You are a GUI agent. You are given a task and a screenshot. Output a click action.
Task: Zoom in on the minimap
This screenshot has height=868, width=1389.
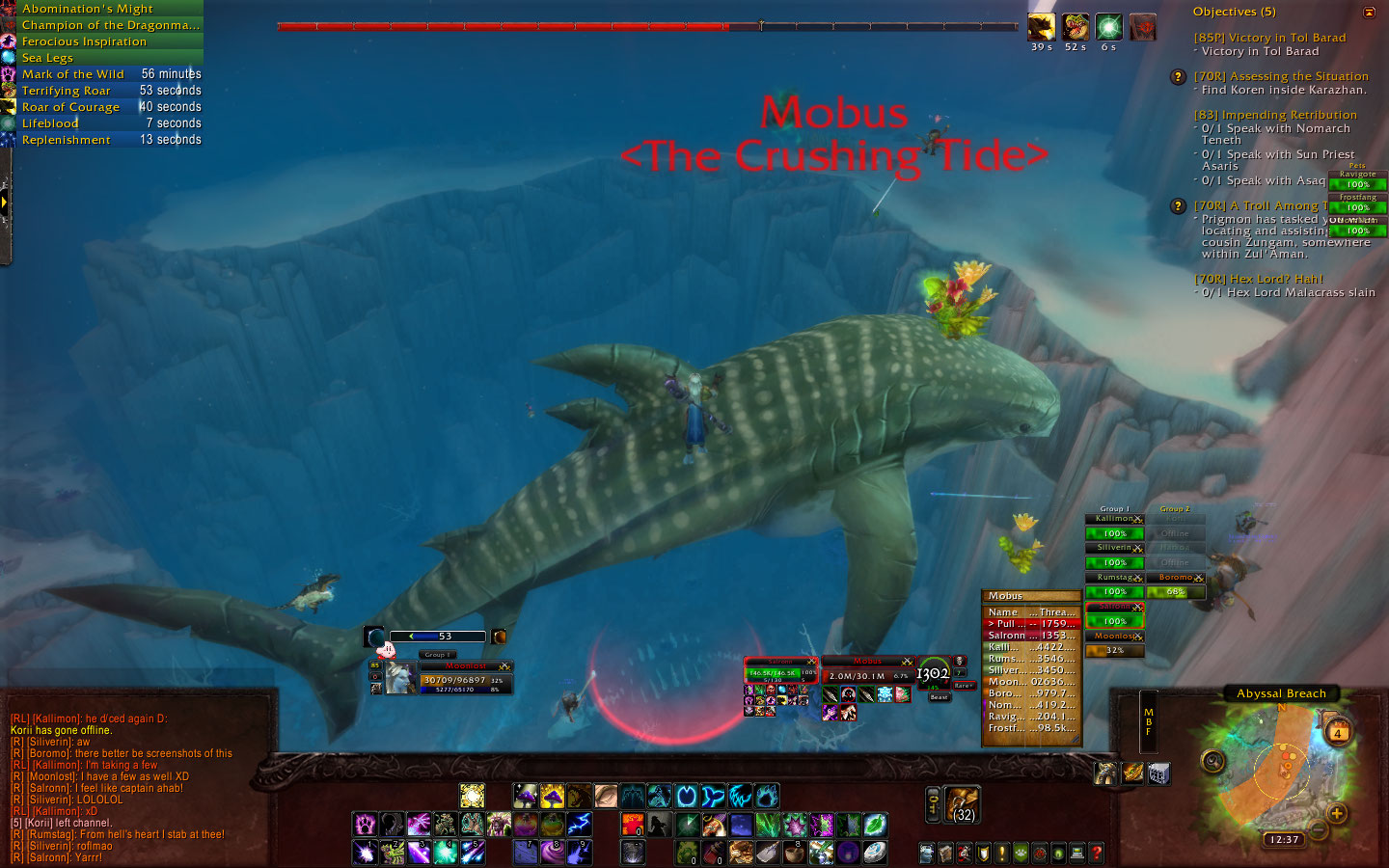coord(1337,813)
